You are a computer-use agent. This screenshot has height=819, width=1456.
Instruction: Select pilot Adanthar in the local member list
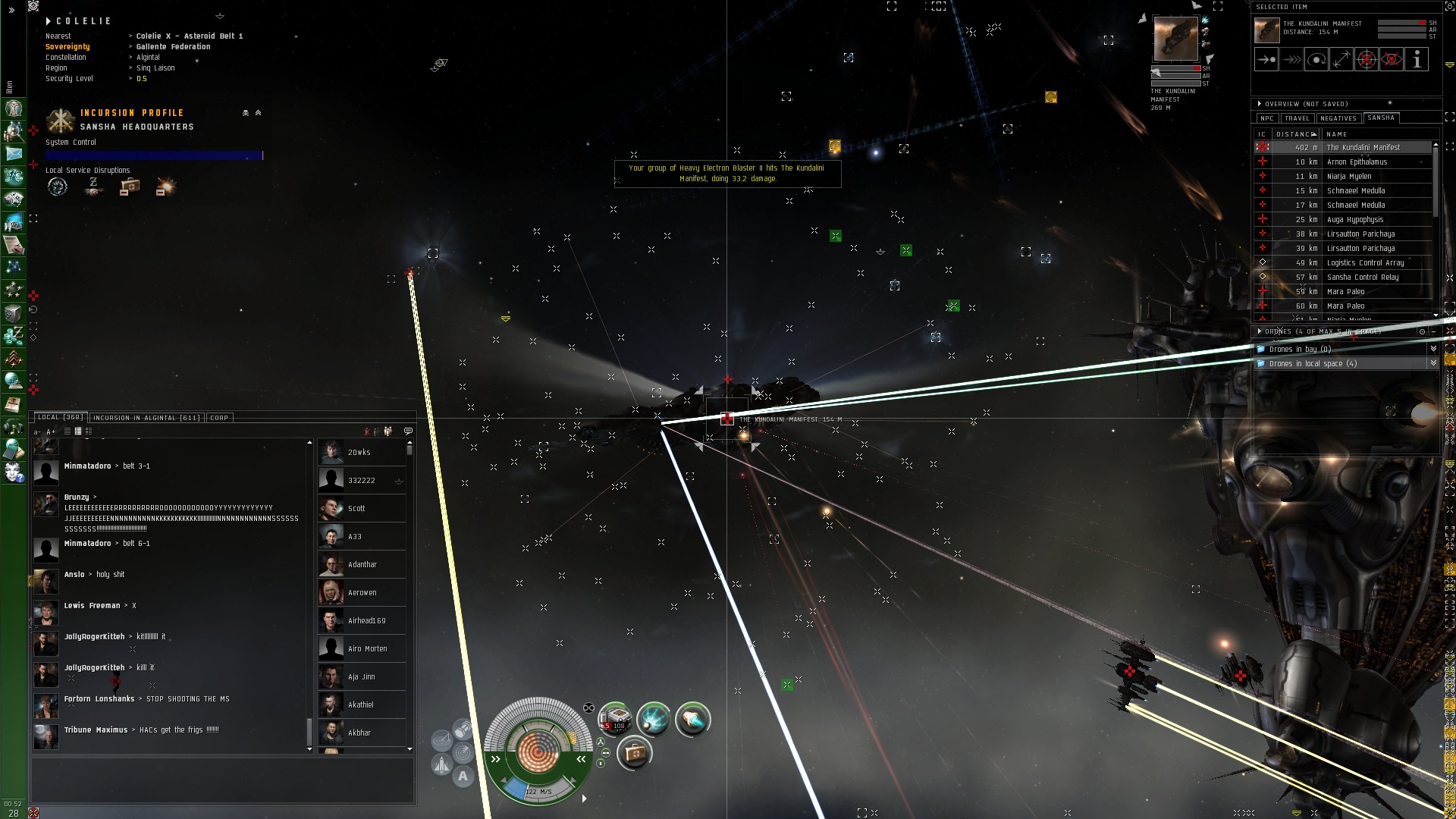pyautogui.click(x=362, y=565)
